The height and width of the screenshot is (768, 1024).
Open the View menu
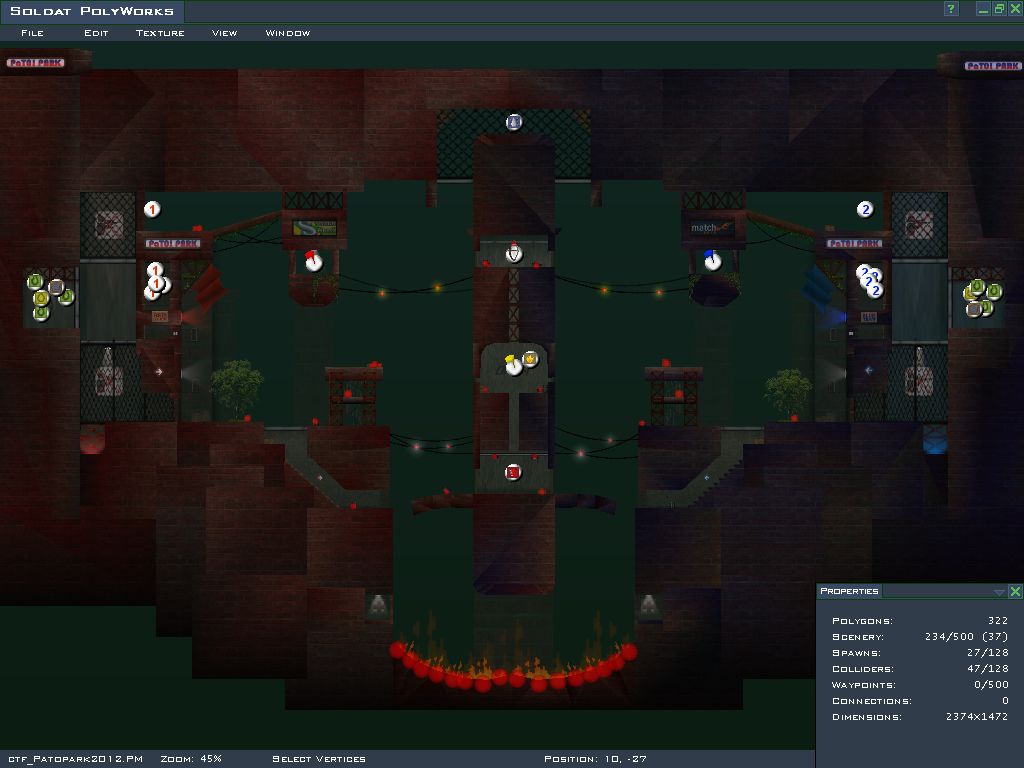tap(224, 33)
